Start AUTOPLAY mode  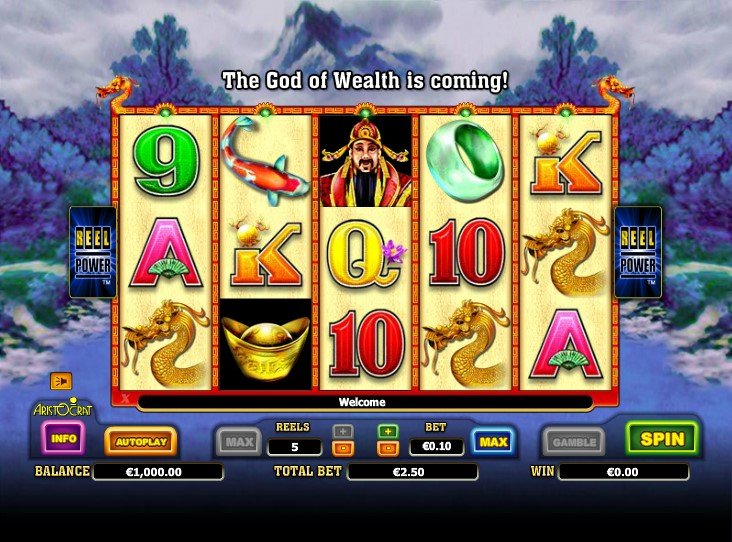click(x=140, y=440)
